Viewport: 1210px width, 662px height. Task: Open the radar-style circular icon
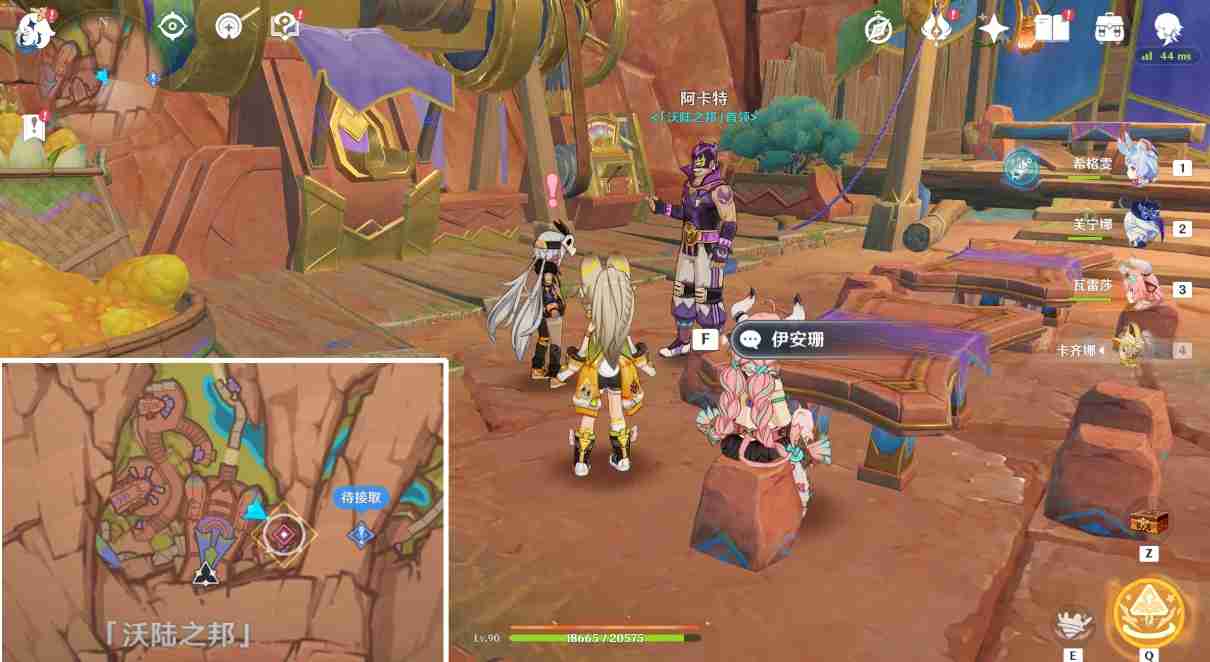(230, 26)
